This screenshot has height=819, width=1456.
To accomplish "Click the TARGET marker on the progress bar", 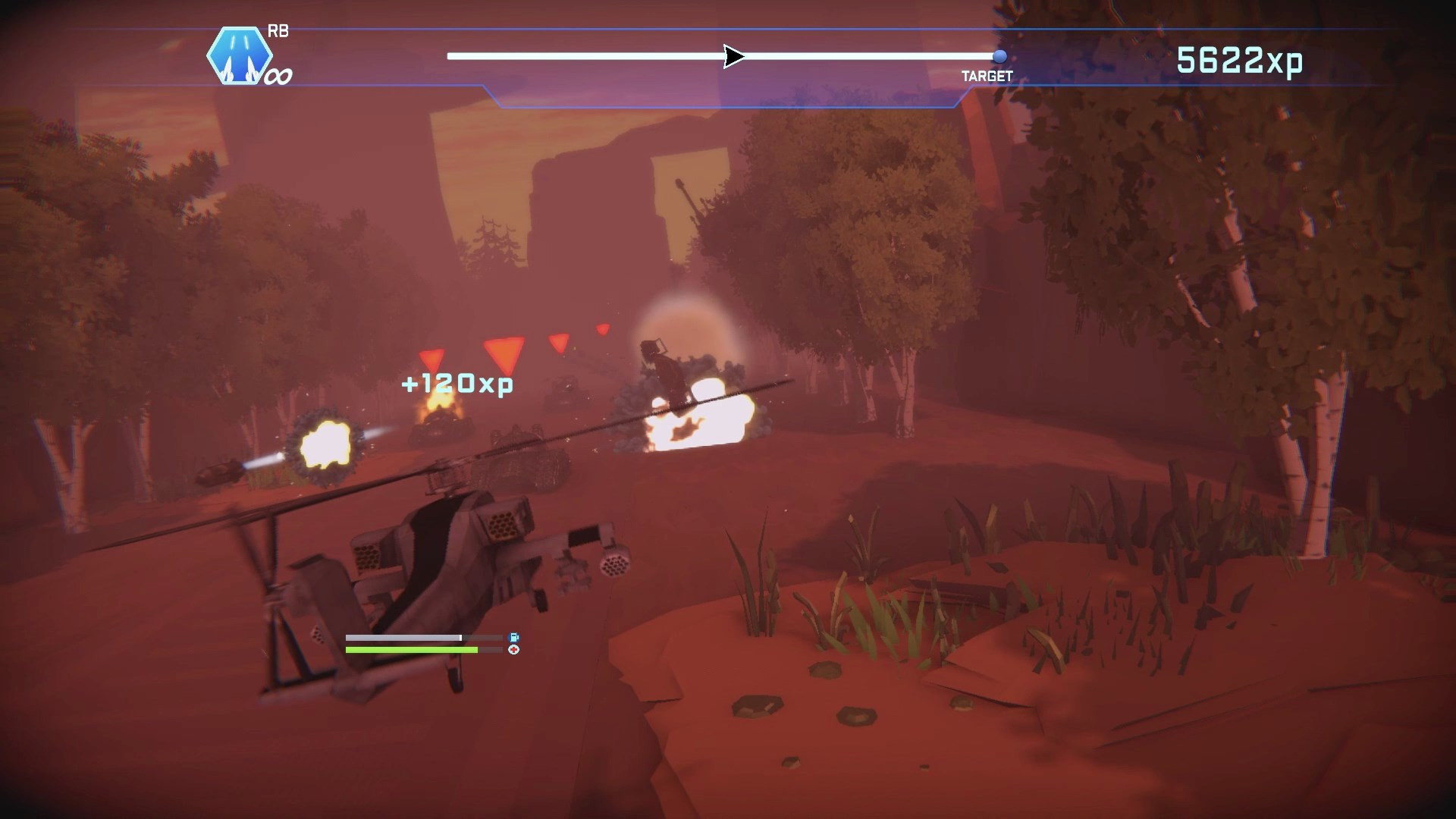I will 999,56.
